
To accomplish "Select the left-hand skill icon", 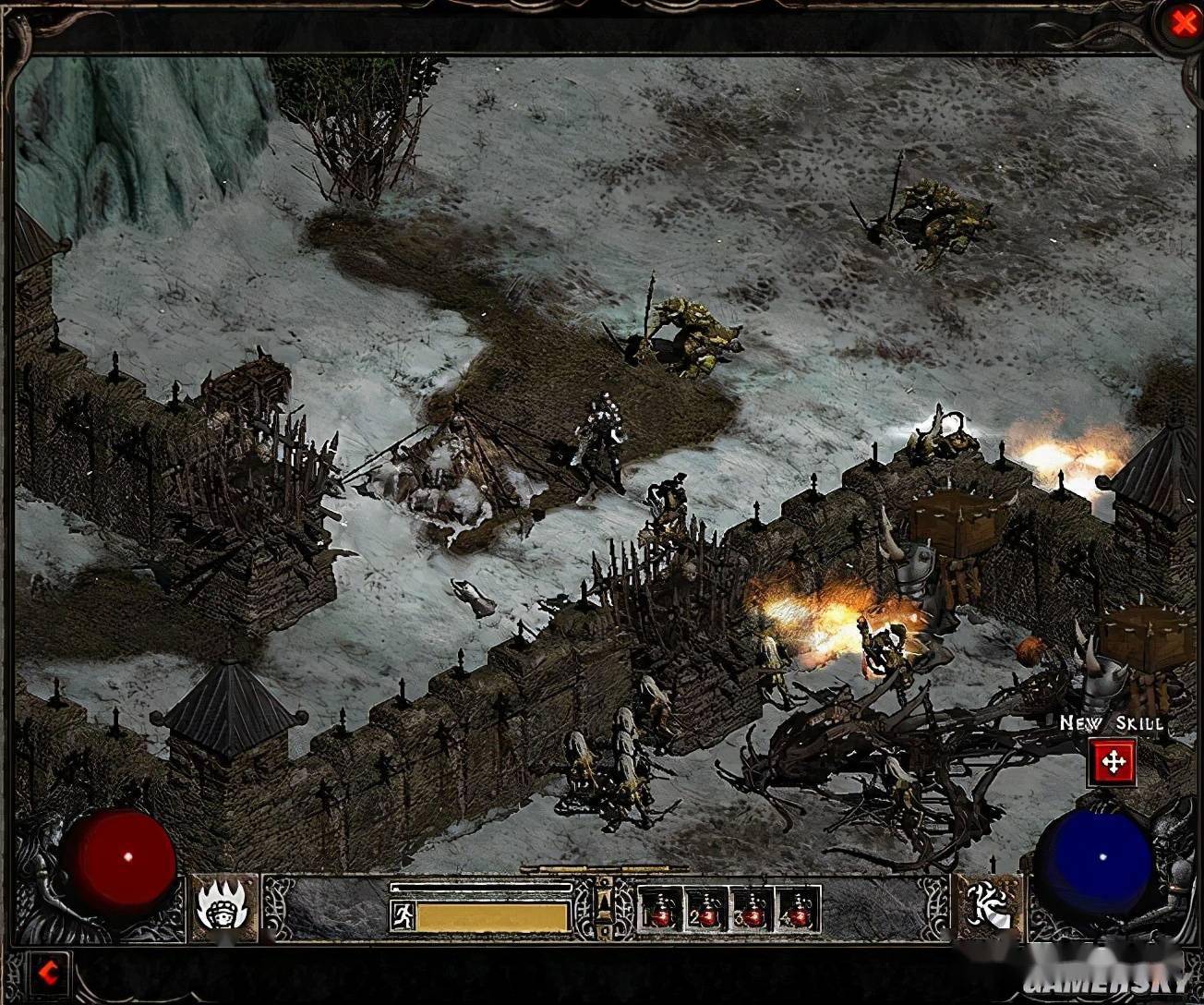I will (224, 907).
